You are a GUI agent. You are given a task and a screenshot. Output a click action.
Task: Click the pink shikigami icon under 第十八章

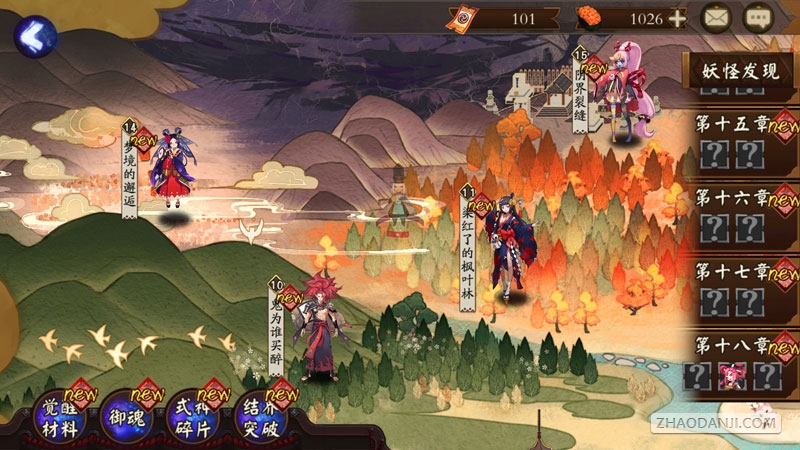coord(733,375)
